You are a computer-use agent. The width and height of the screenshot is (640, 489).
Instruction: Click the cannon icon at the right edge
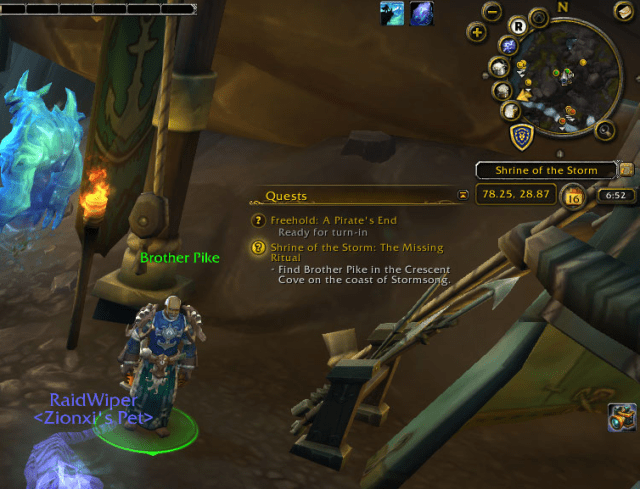click(621, 418)
